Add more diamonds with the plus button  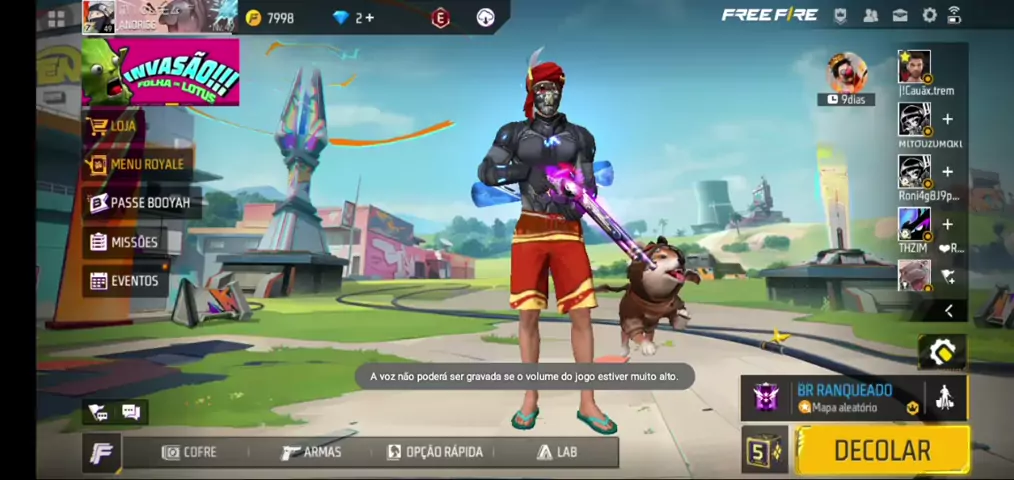(370, 18)
